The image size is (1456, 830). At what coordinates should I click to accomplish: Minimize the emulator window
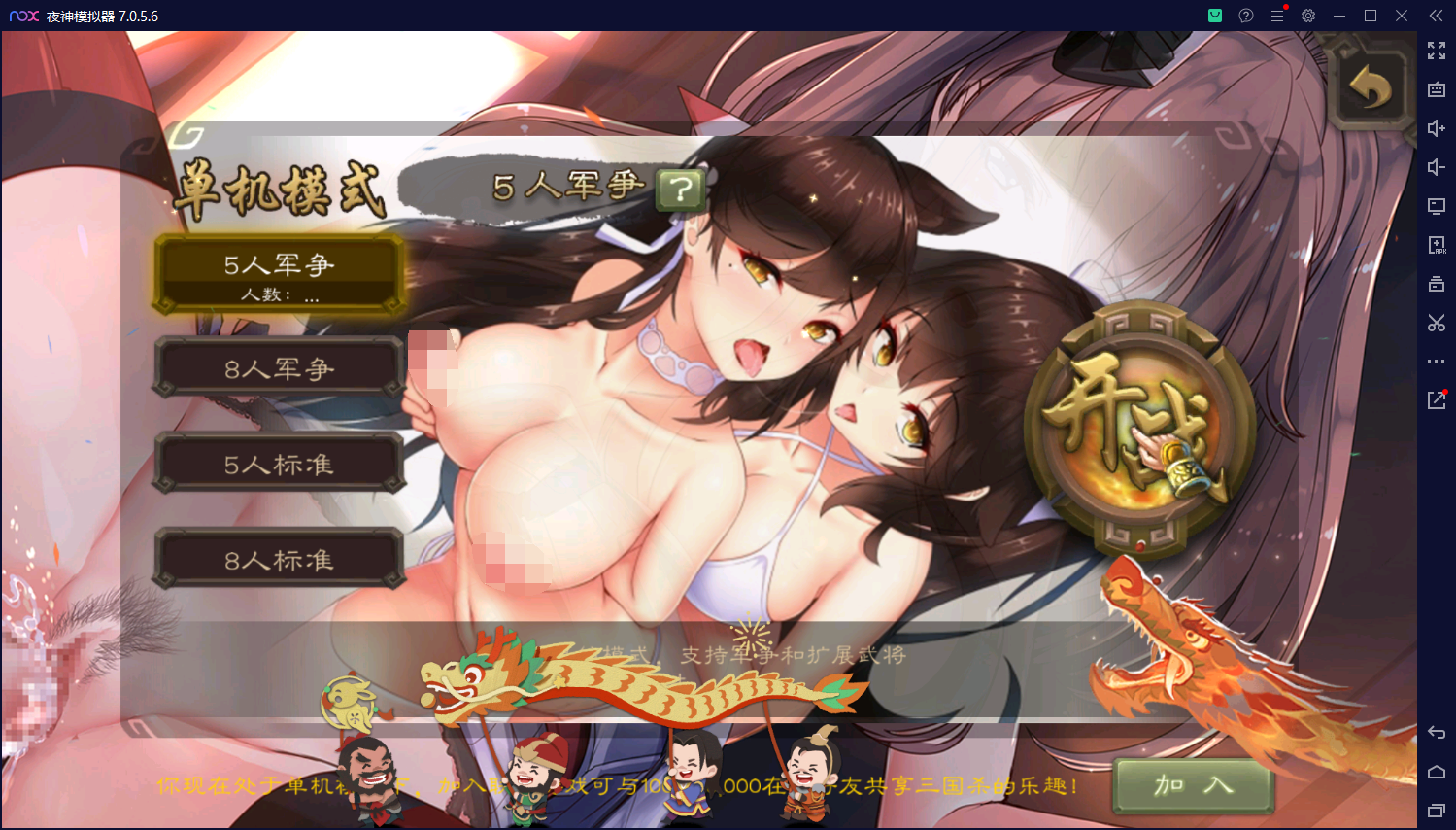(1339, 16)
